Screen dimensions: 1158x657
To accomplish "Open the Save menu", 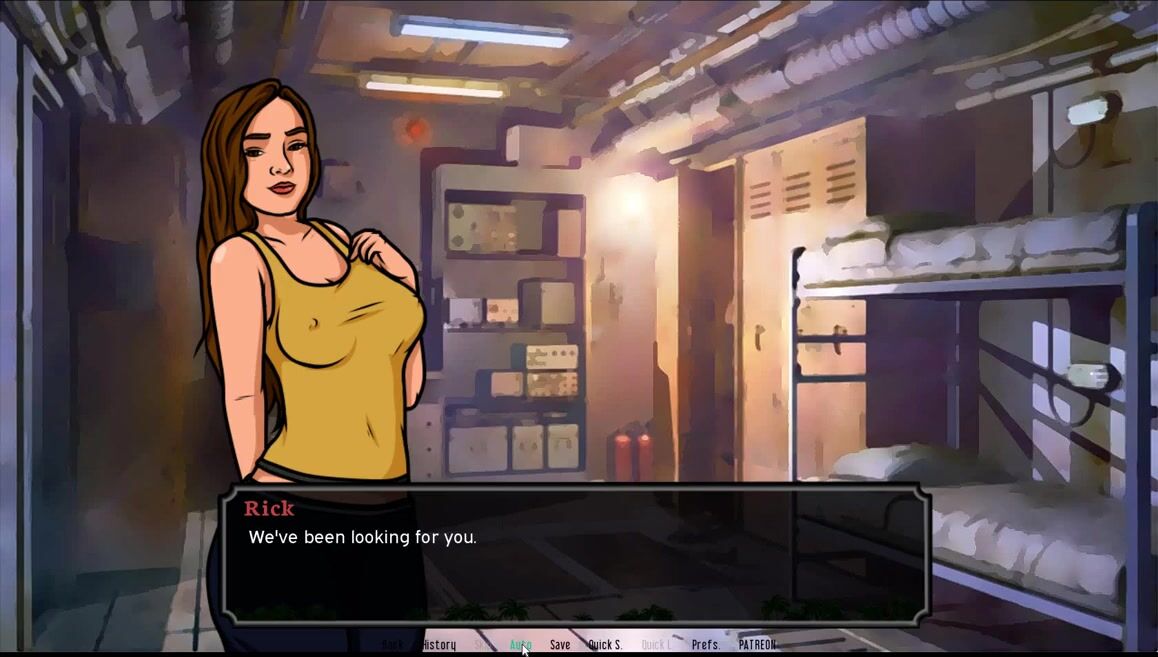I will [x=560, y=645].
